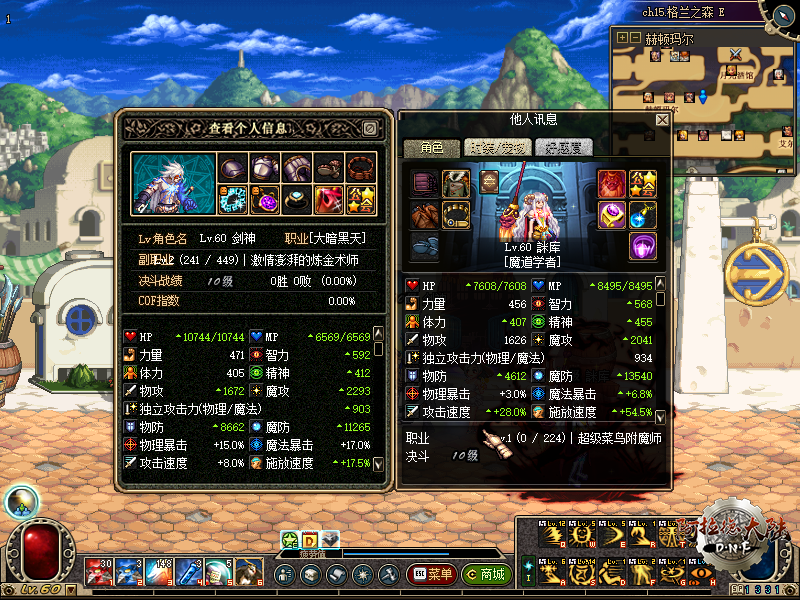
Task: Click the compass icon above the minimap
Action: point(779,12)
